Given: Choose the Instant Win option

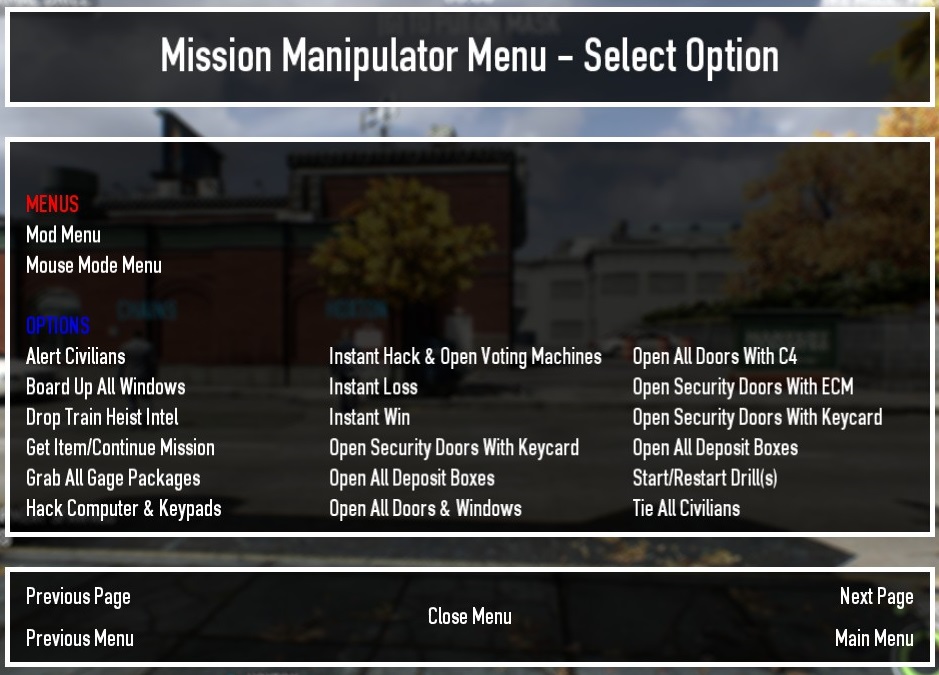Looking at the screenshot, I should tap(369, 417).
